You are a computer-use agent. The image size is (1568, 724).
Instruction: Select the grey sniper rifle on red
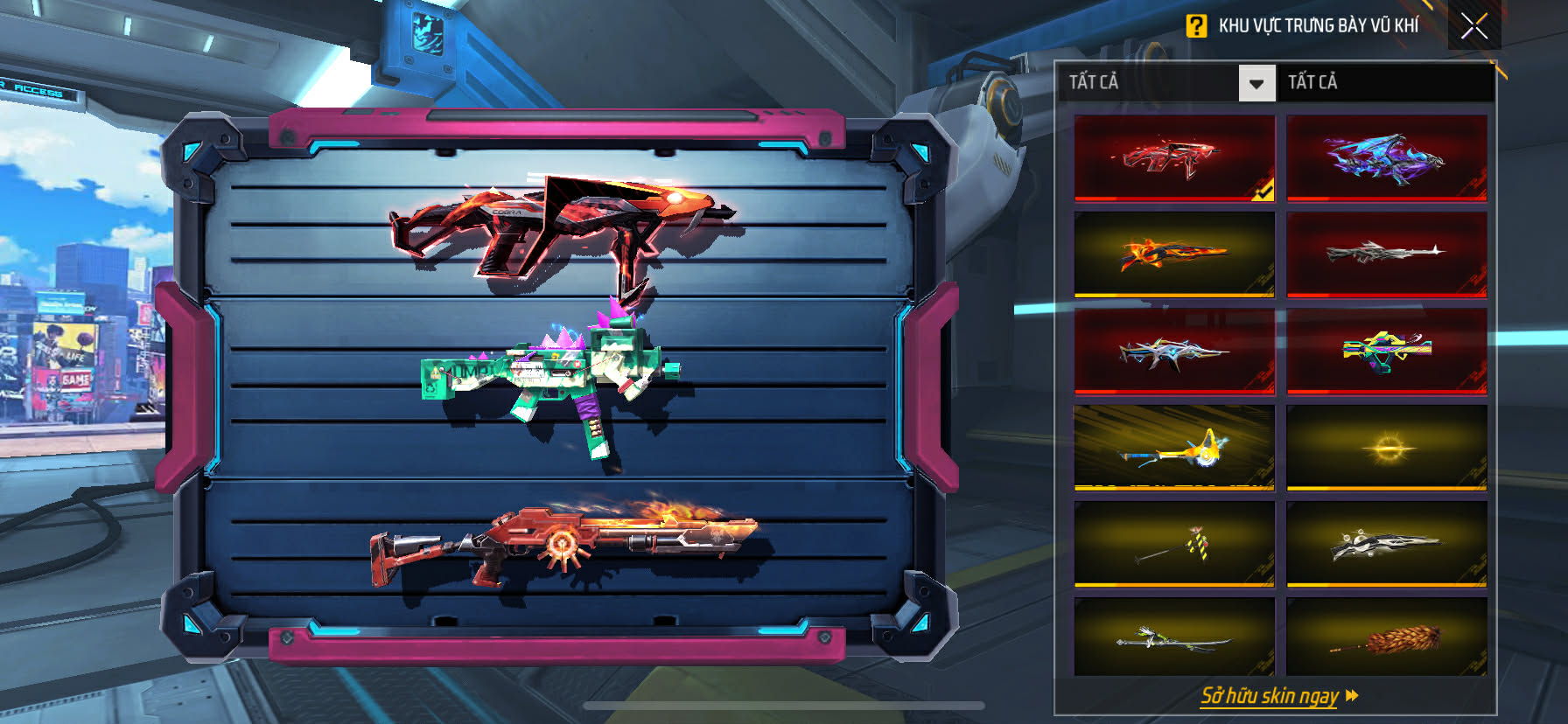1387,254
